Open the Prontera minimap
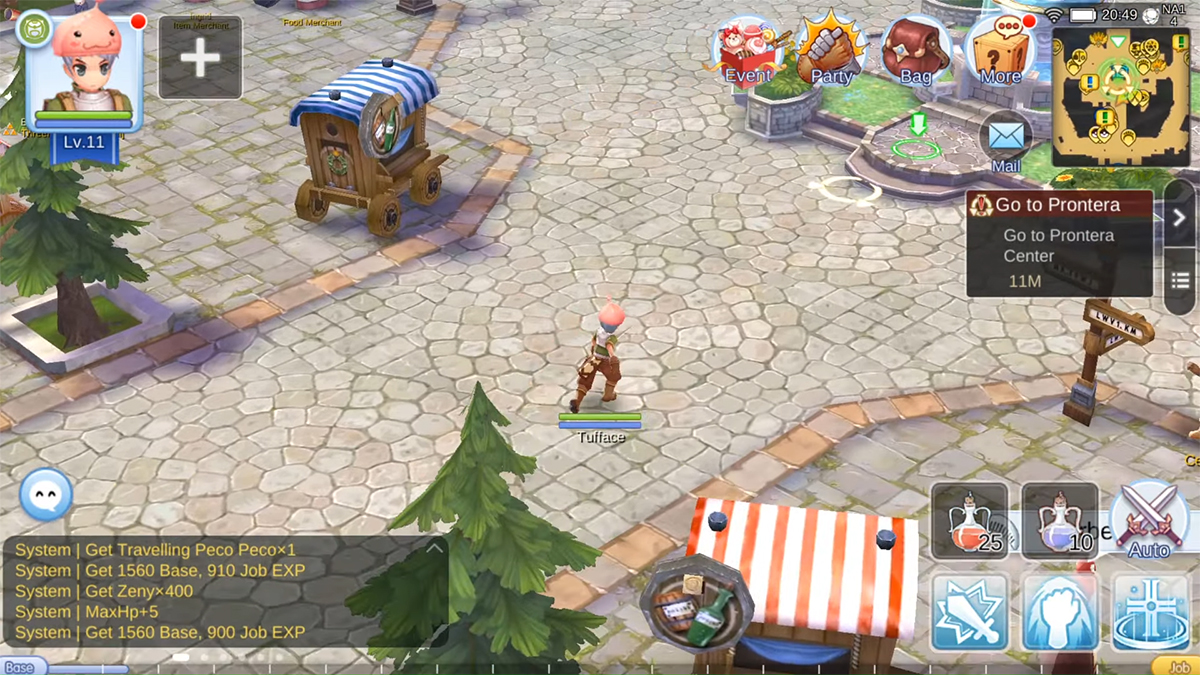This screenshot has height=675, width=1200. click(1120, 97)
